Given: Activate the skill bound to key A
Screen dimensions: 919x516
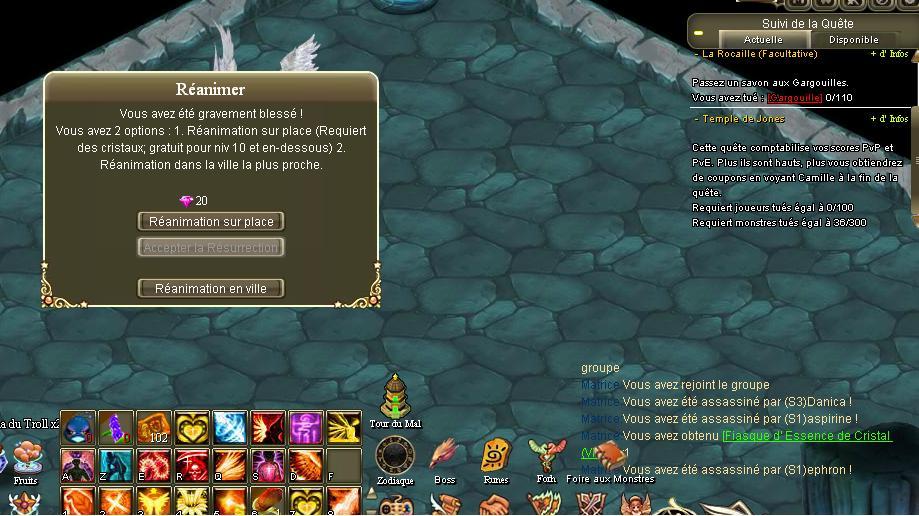Looking at the screenshot, I should [x=78, y=466].
